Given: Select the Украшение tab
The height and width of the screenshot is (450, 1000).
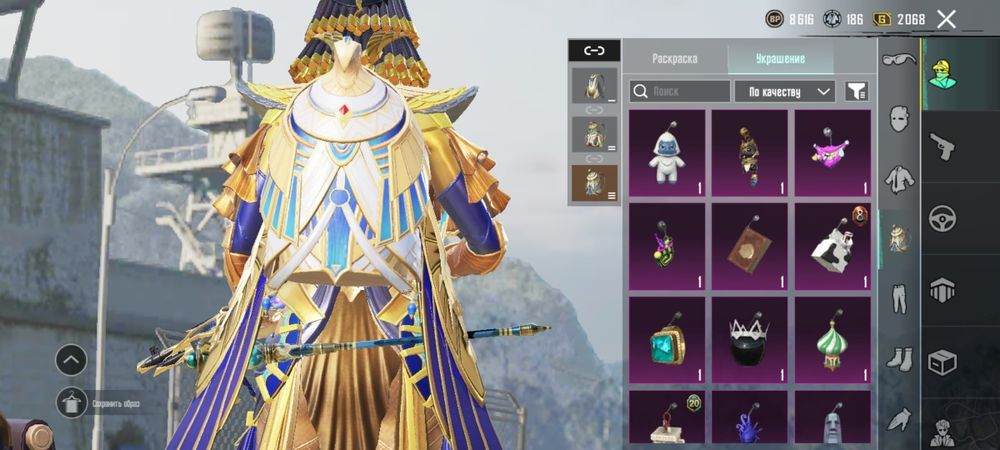Looking at the screenshot, I should (x=780, y=58).
